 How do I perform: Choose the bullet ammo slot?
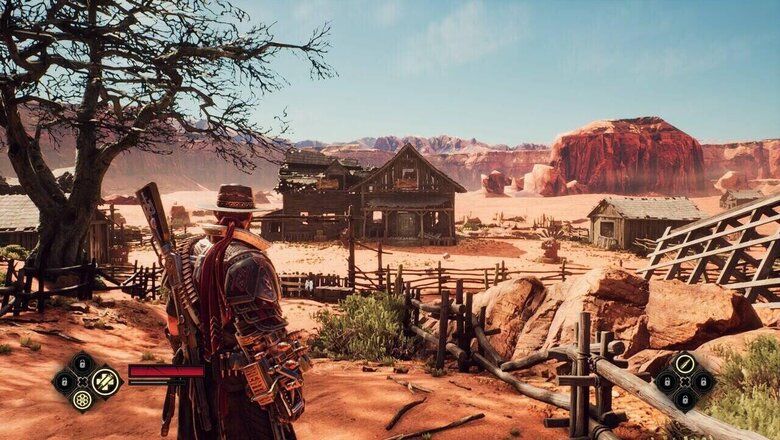click(685, 364)
